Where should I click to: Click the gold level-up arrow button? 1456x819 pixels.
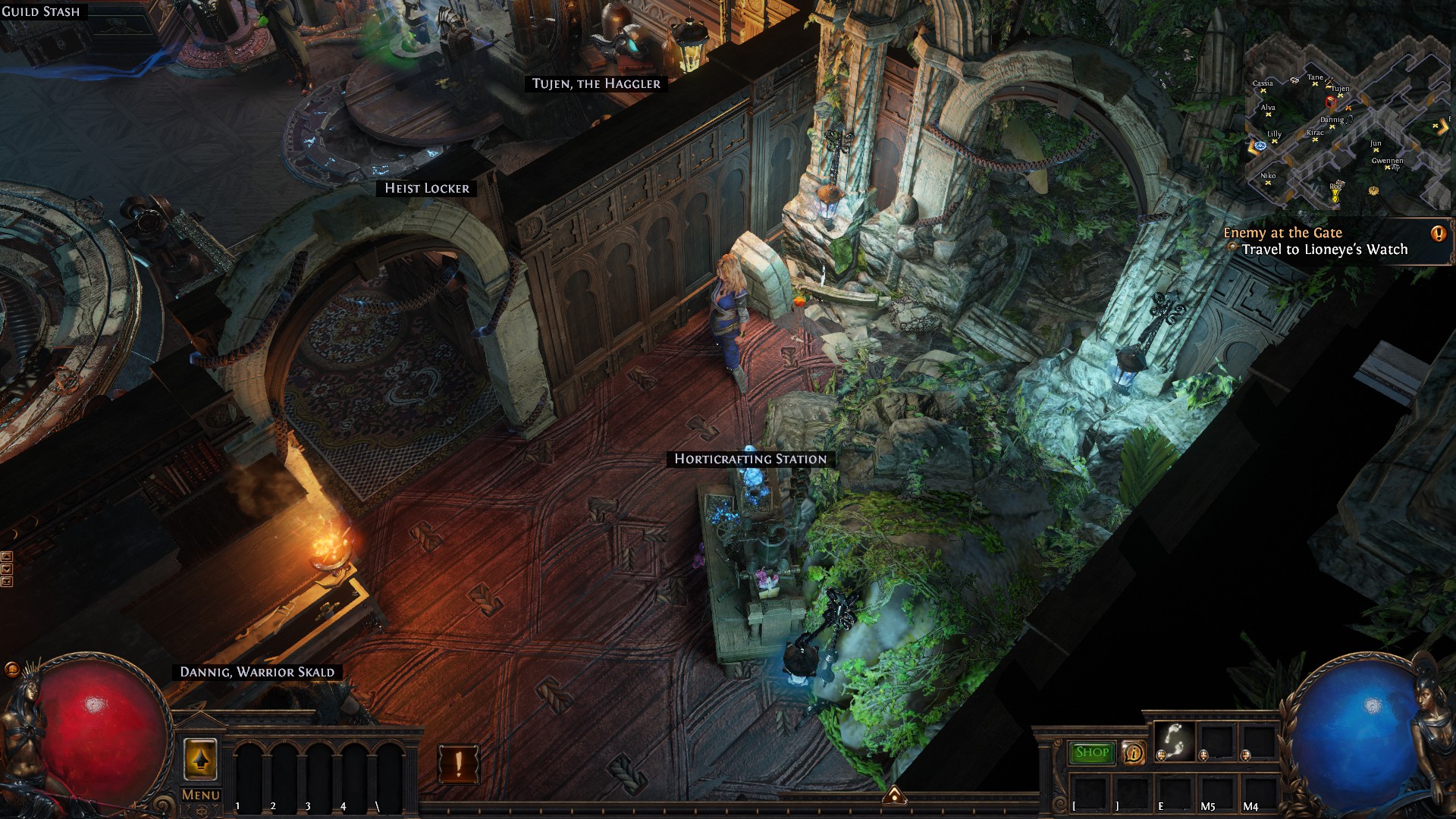[200, 759]
